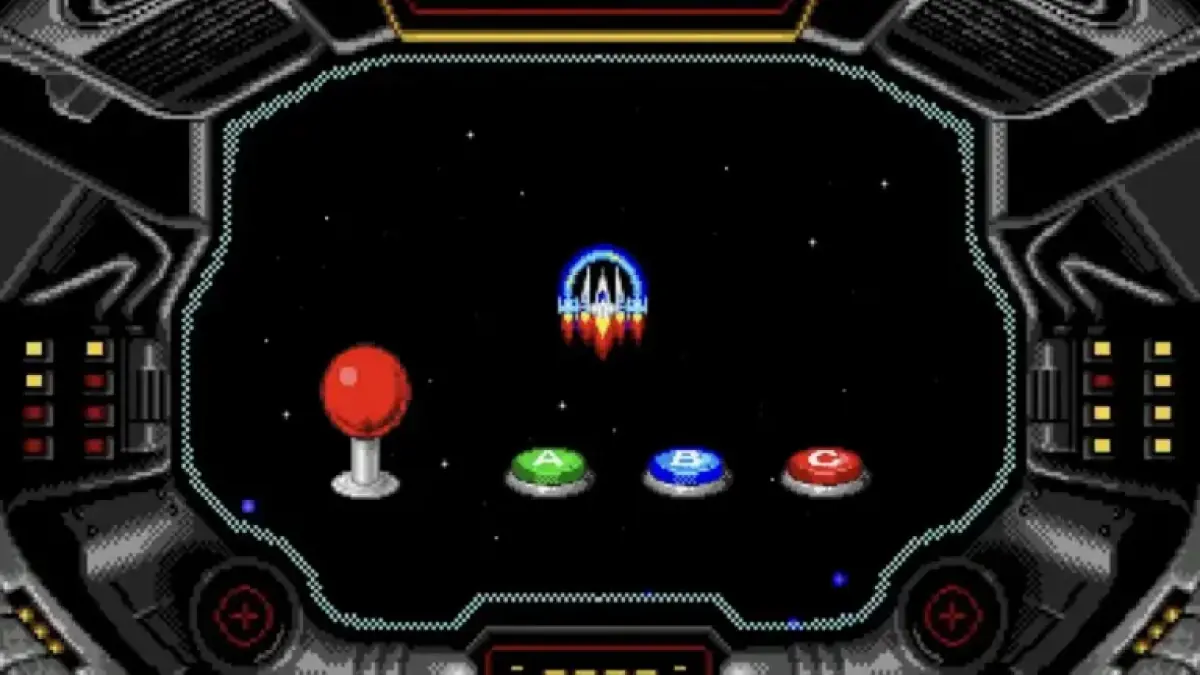The width and height of the screenshot is (1200, 675).
Task: Click the green A button
Action: (548, 466)
